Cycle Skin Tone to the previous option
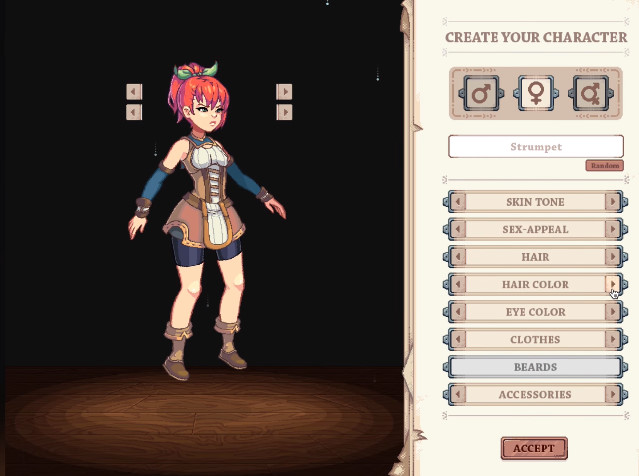The height and width of the screenshot is (476, 639). 458,202
